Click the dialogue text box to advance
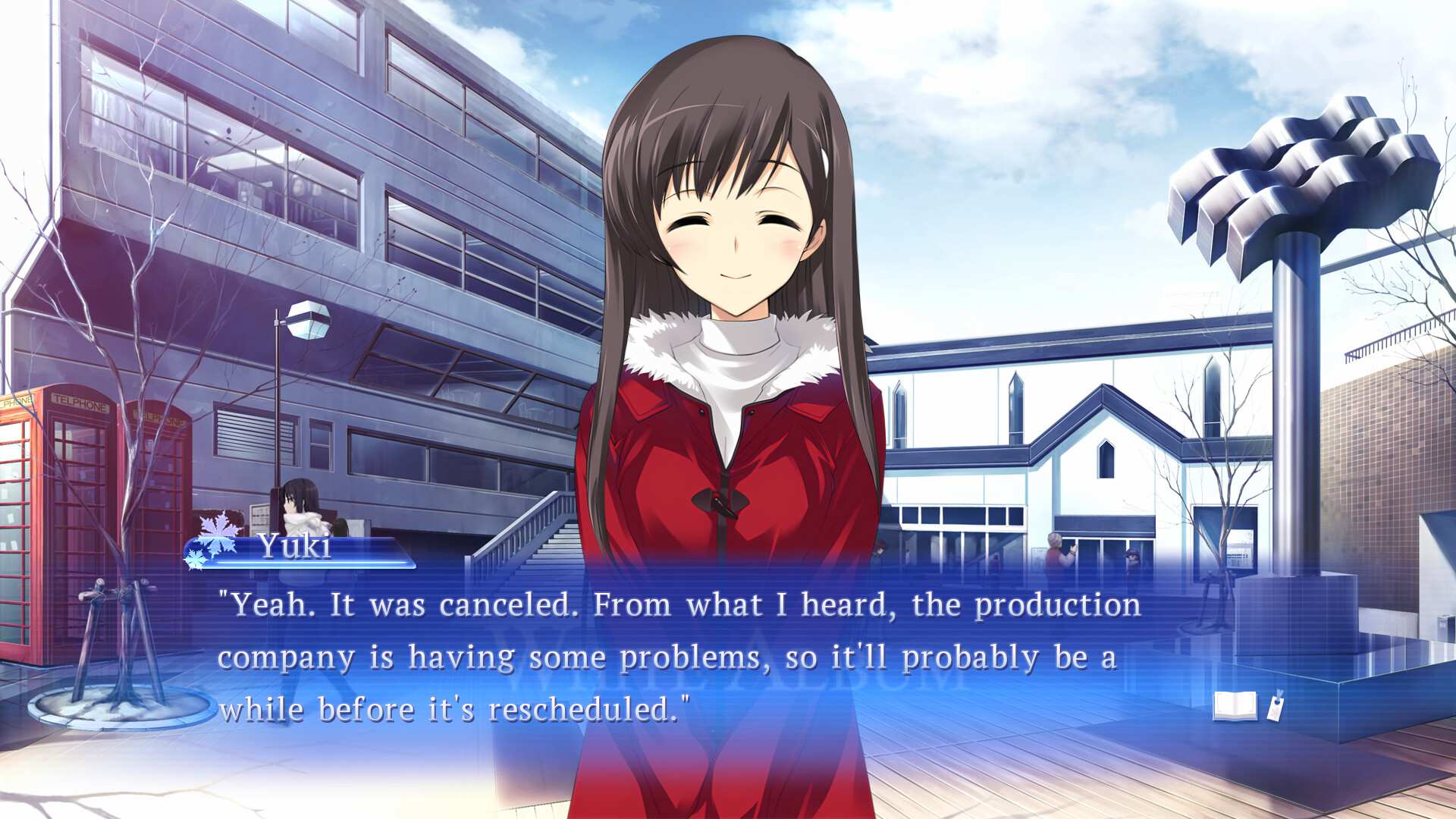1456x819 pixels. (682, 656)
